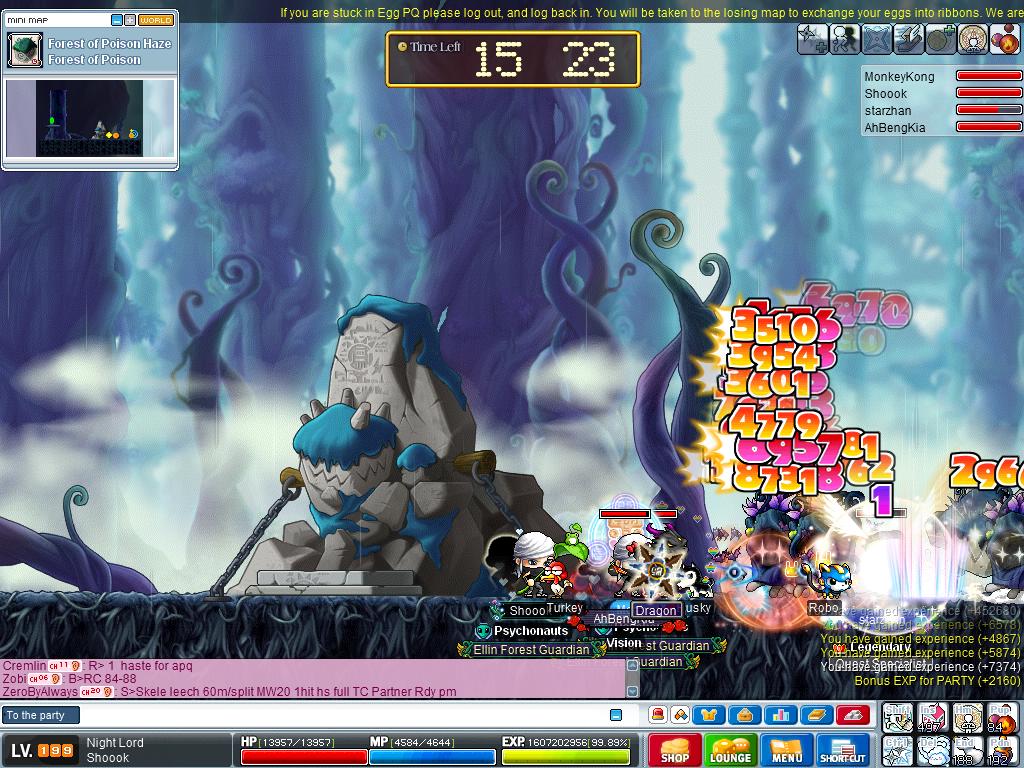Open the Cash Shop button
Screen dimensions: 1024x768
pos(674,750)
